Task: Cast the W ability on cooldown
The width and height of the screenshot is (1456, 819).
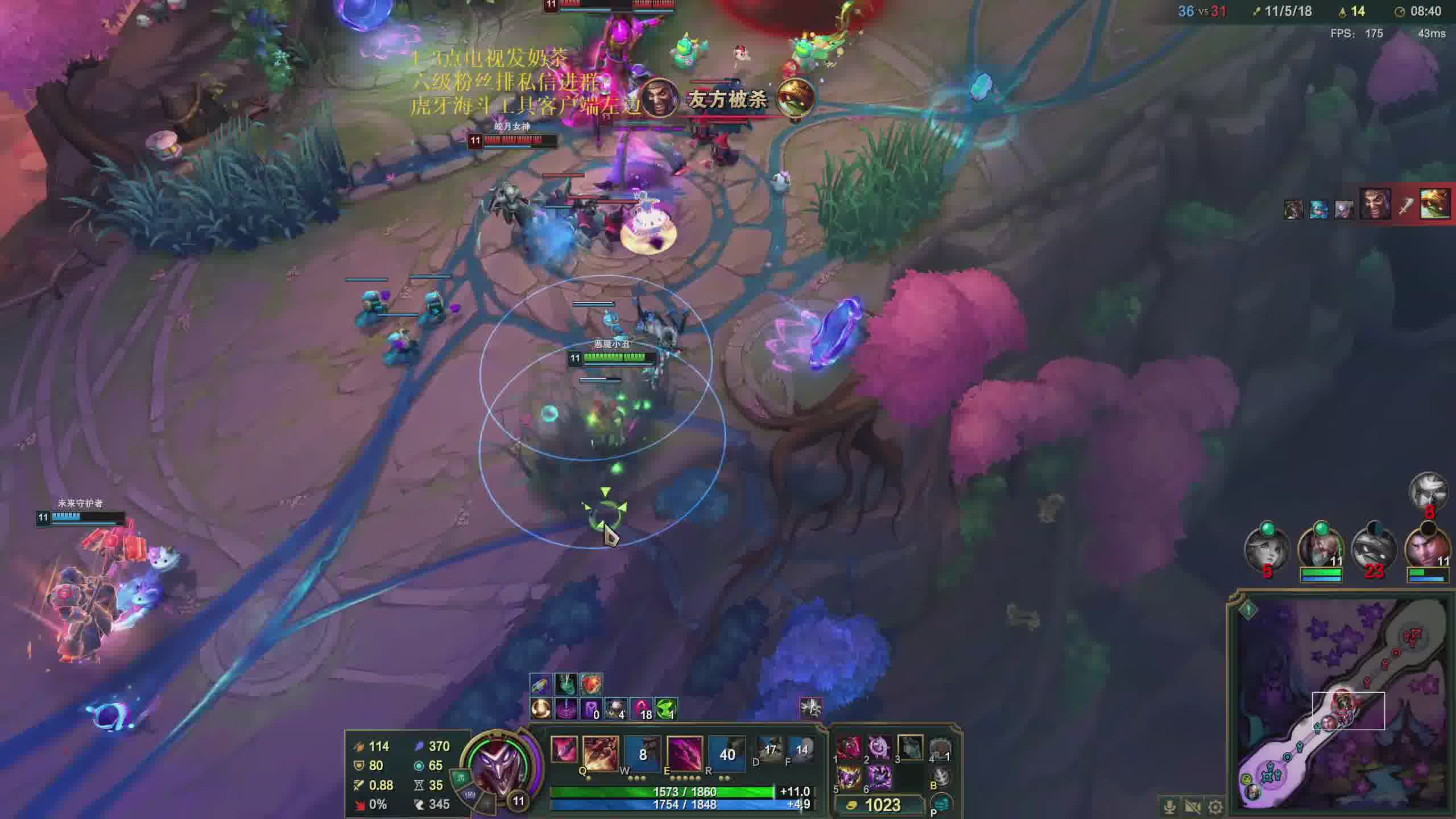Action: pyautogui.click(x=643, y=754)
